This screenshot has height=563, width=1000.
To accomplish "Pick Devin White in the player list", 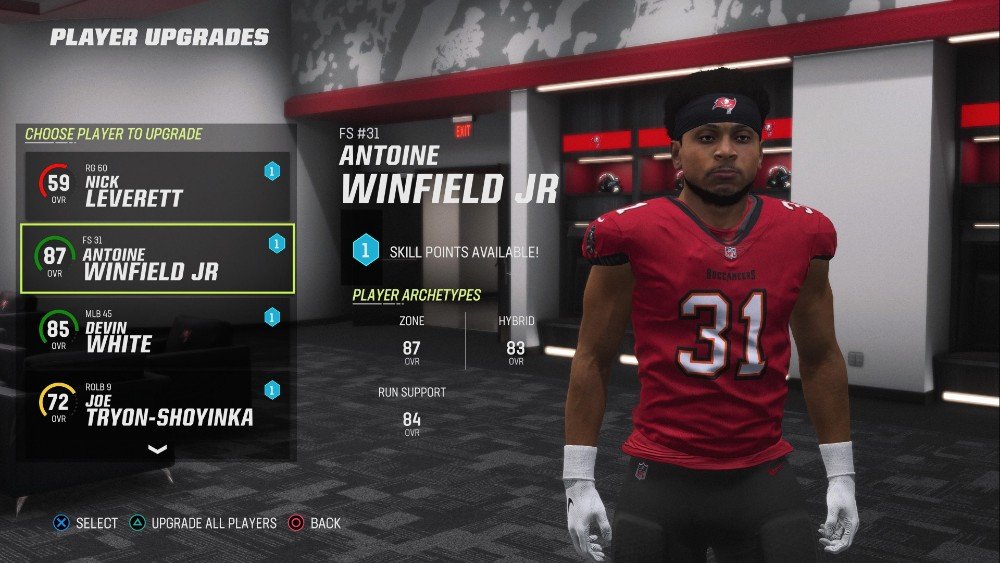I will click(155, 331).
